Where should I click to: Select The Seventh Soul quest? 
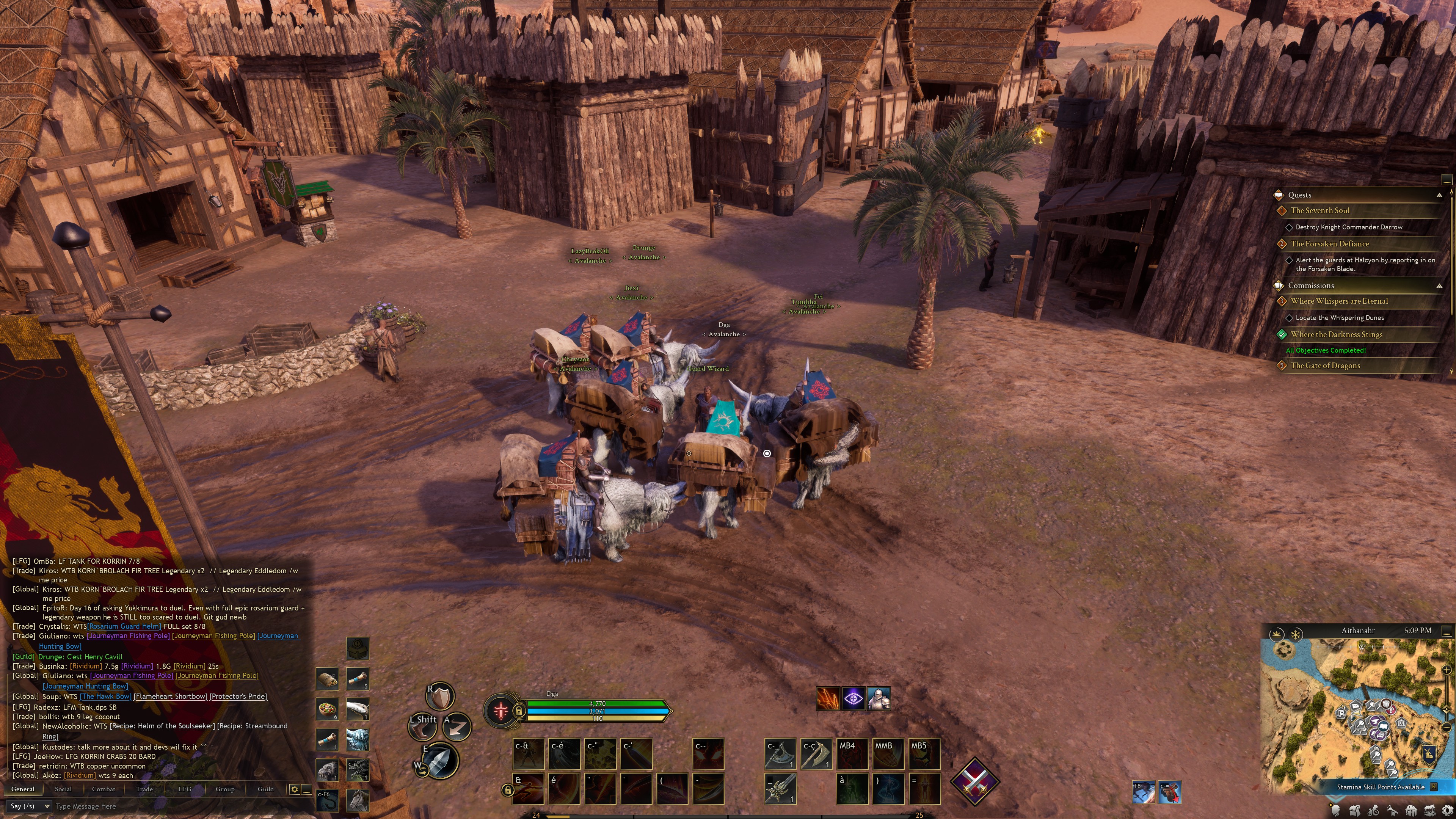[1320, 210]
